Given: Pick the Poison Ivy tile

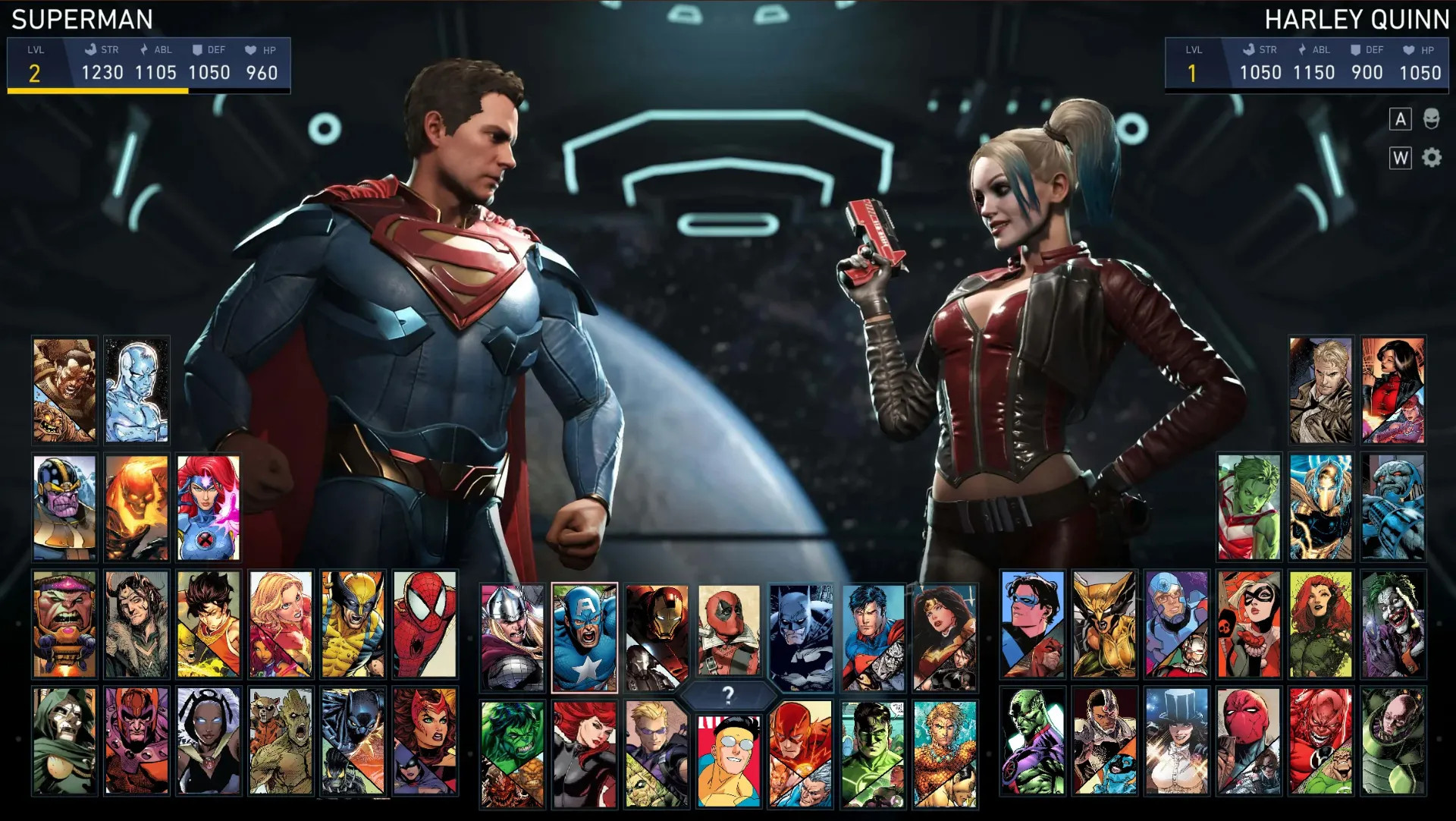Looking at the screenshot, I should 1320,624.
